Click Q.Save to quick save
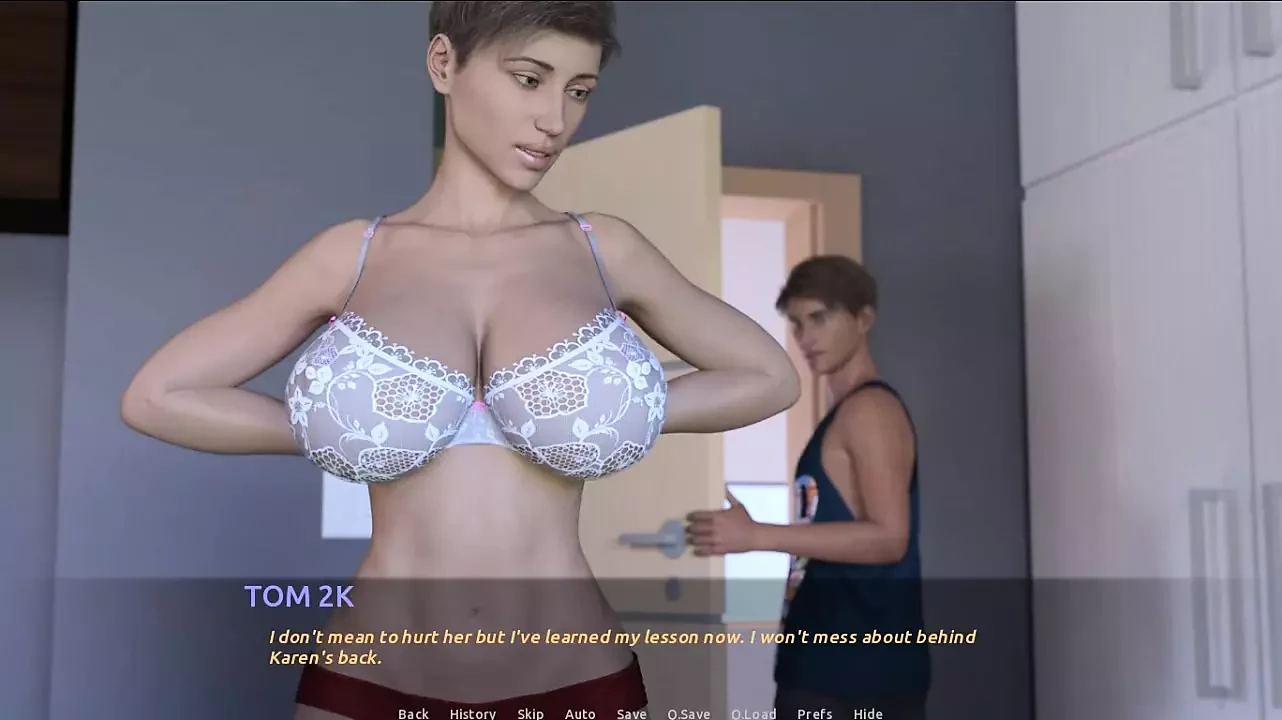The width and height of the screenshot is (1282, 720). 688,713
